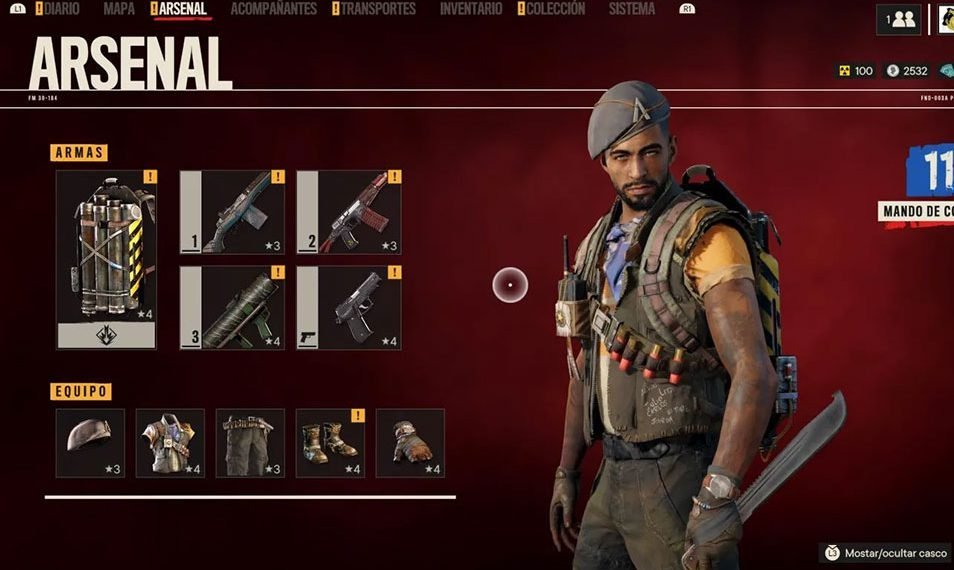This screenshot has height=570, width=954.
Task: Choose the weapon in slot 1
Action: 232,212
